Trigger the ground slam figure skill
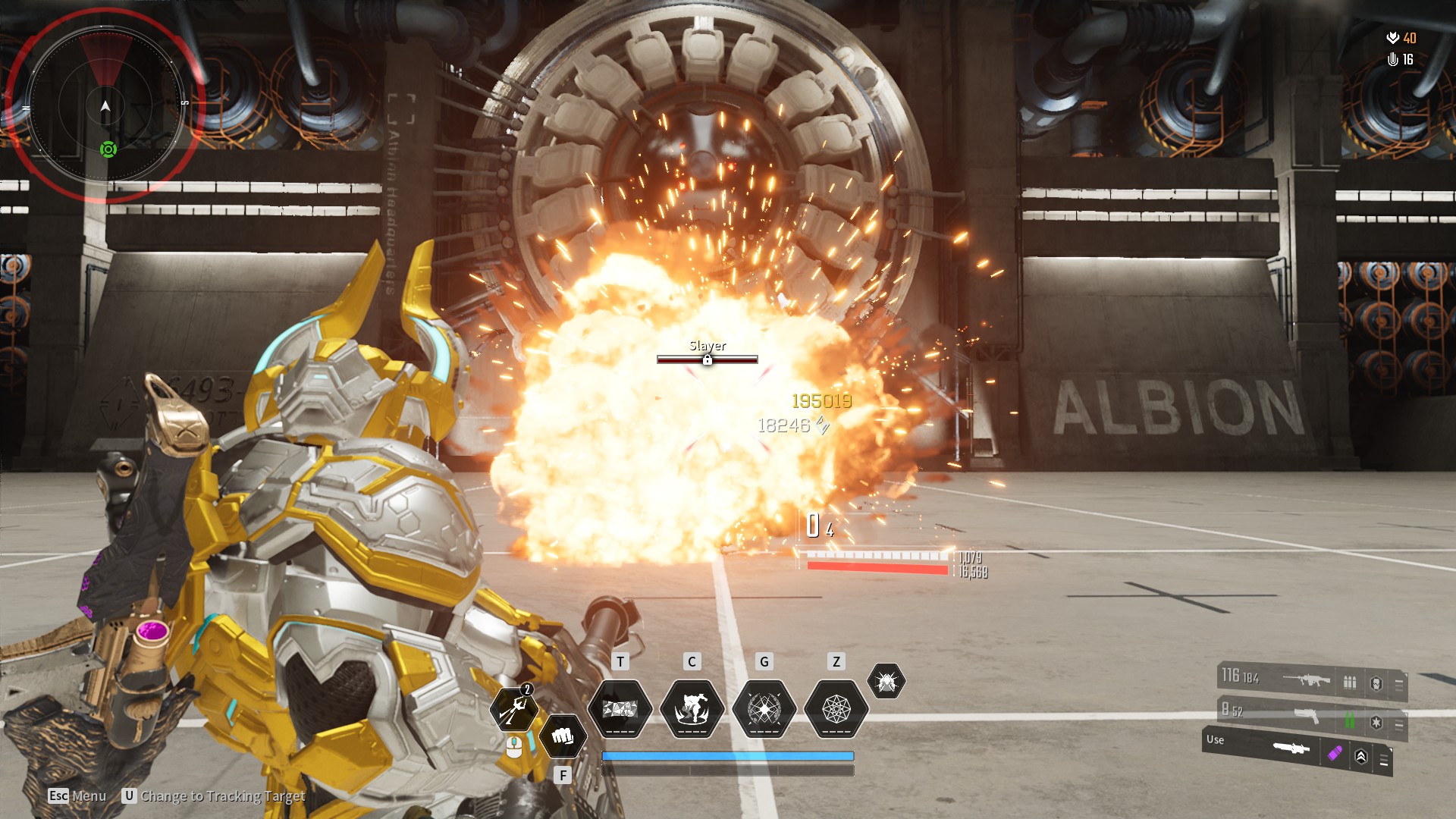Image resolution: width=1456 pixels, height=819 pixels. pos(692,709)
